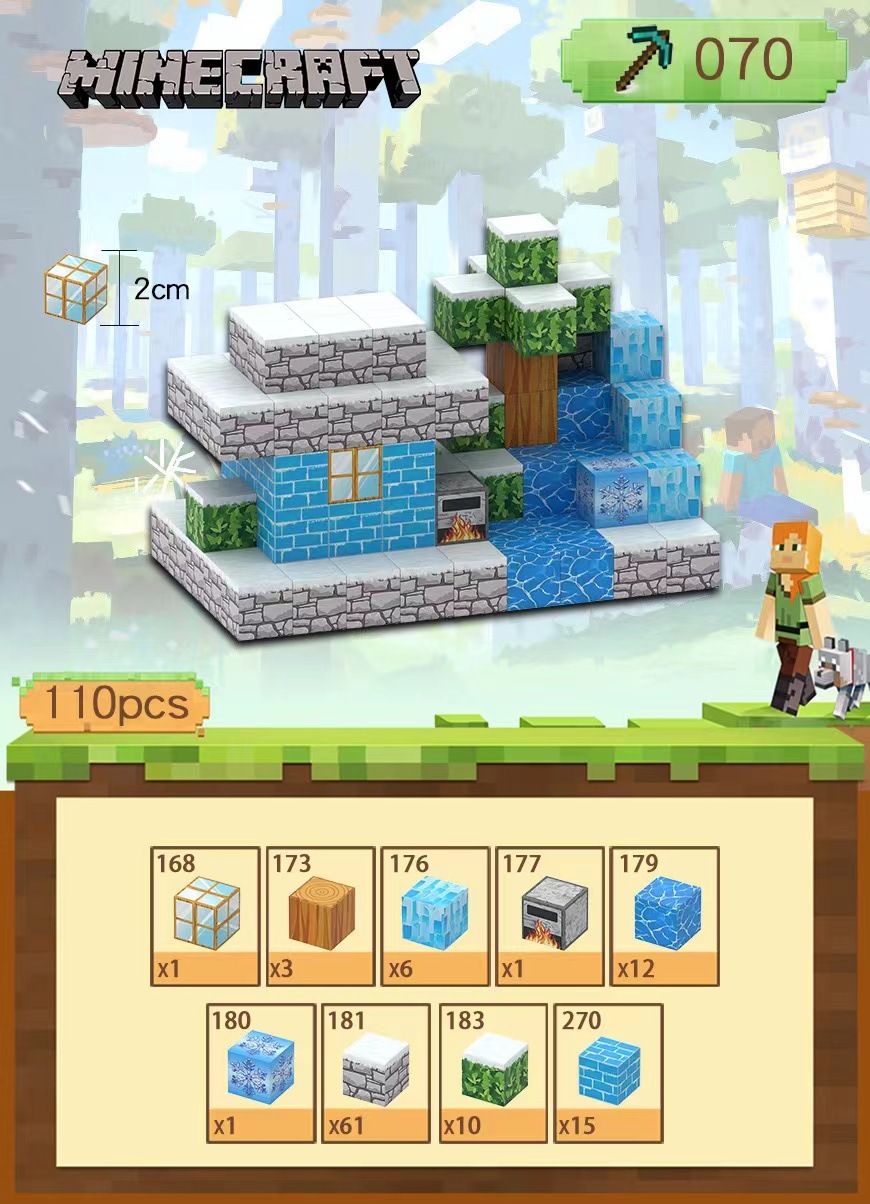Click the pickaxe 070 badge

click(703, 60)
